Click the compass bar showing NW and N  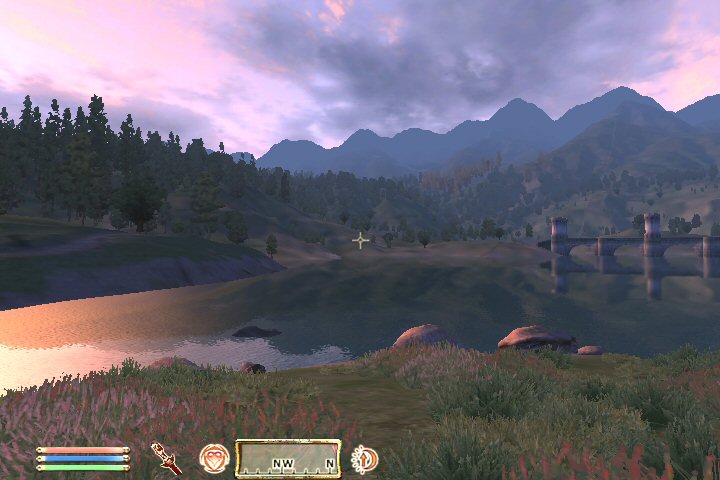pos(288,459)
